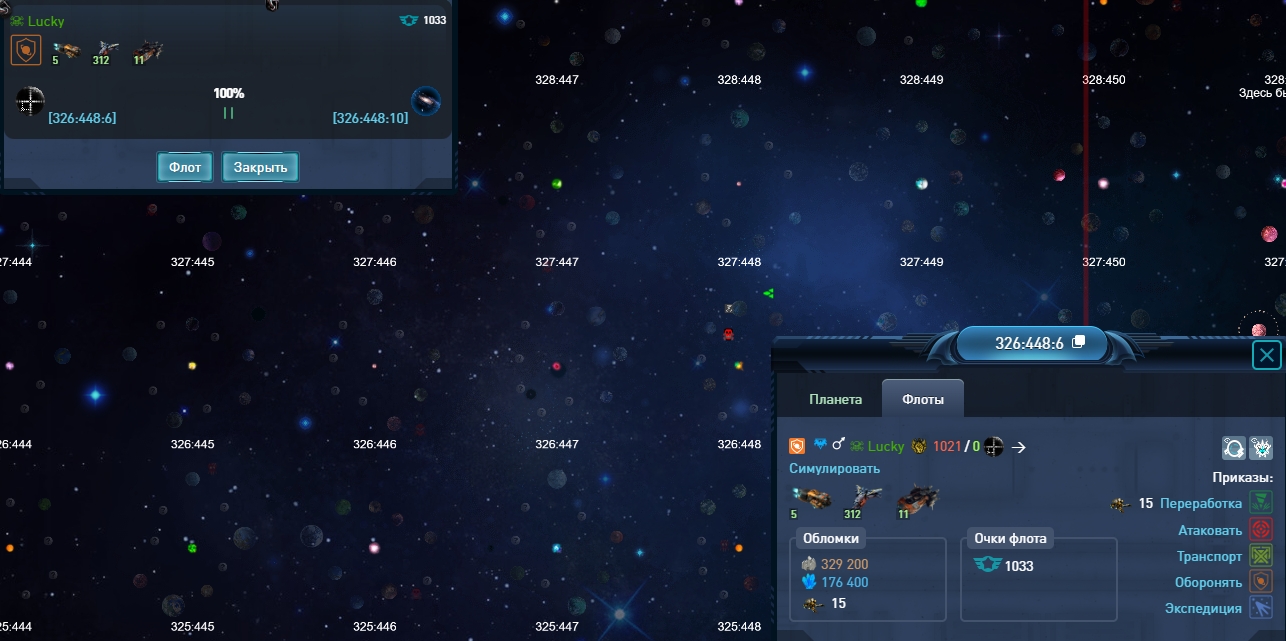
Task: Copy the coordinates 326:448:6 with the copy icon
Action: 1078,342
